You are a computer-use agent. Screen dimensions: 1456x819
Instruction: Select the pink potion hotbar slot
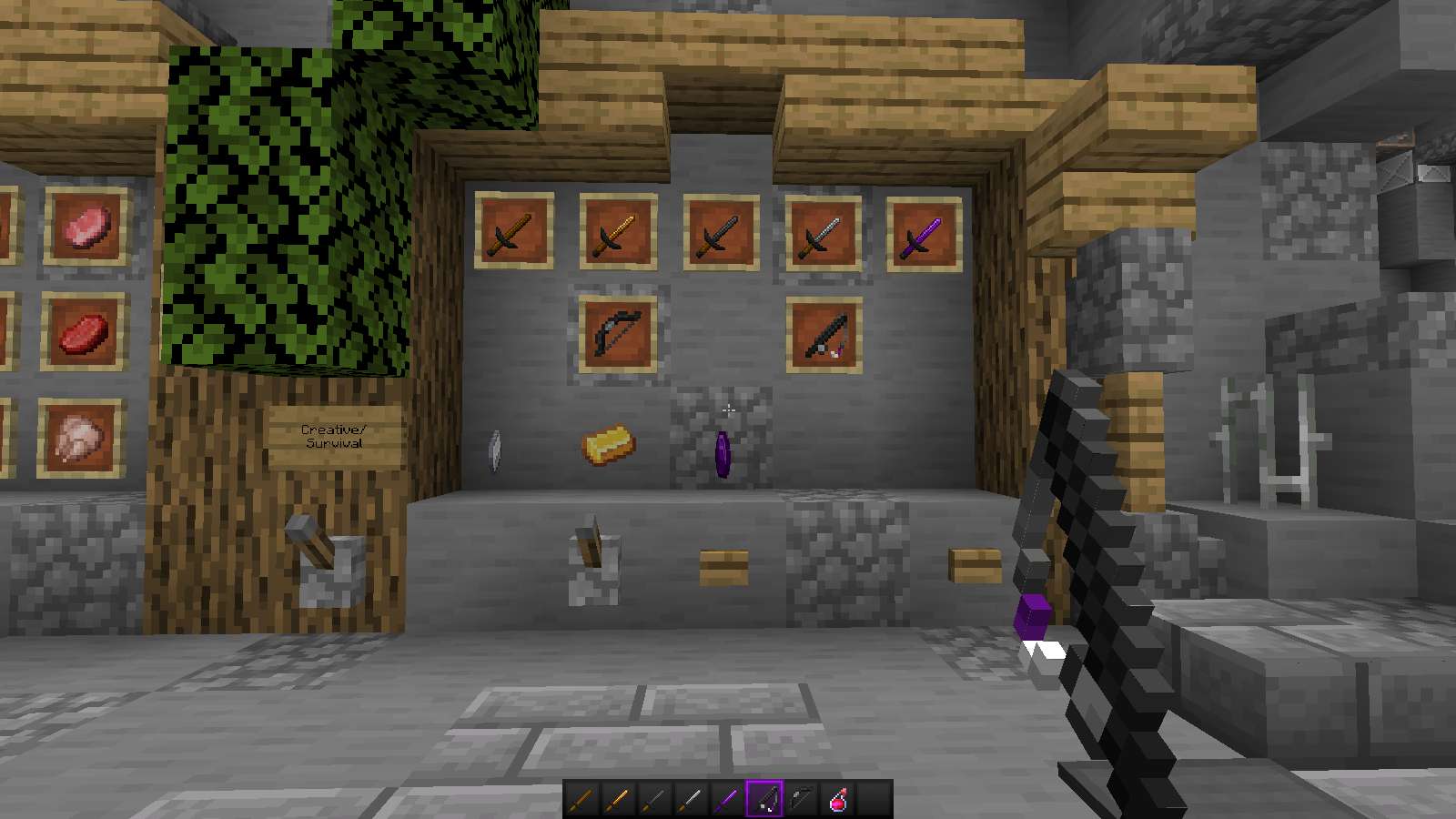[838, 800]
